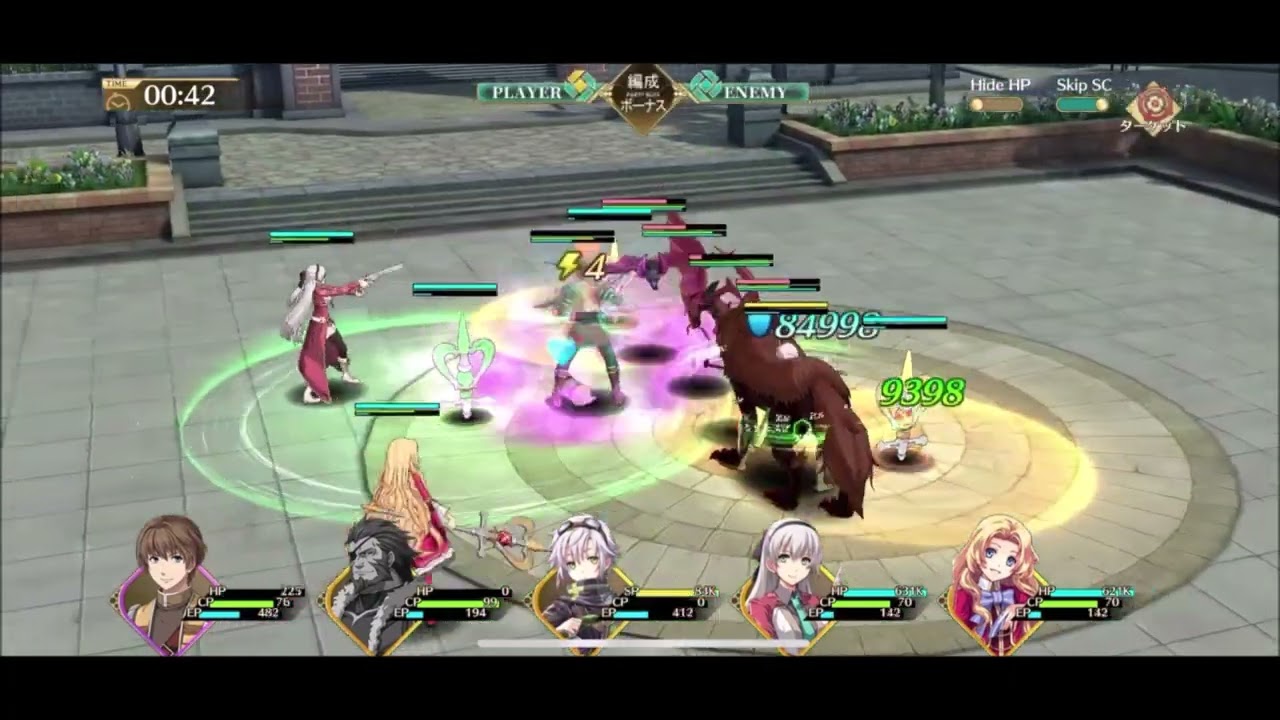Image resolution: width=1280 pixels, height=720 pixels.
Task: Select the blonde ringlet character portrait
Action: [1000, 558]
